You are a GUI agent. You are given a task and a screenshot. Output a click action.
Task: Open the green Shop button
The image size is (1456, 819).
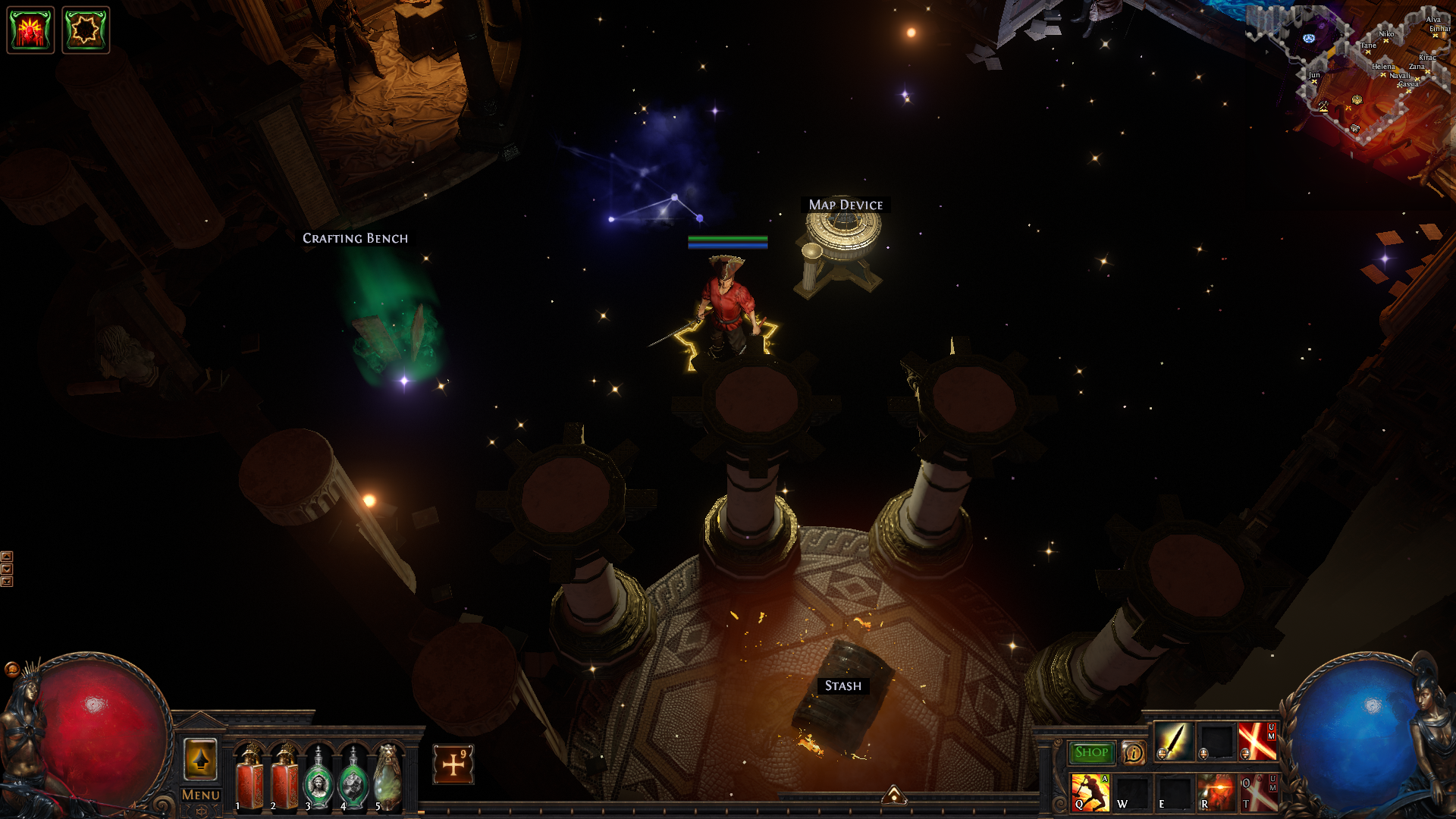pyautogui.click(x=1091, y=752)
